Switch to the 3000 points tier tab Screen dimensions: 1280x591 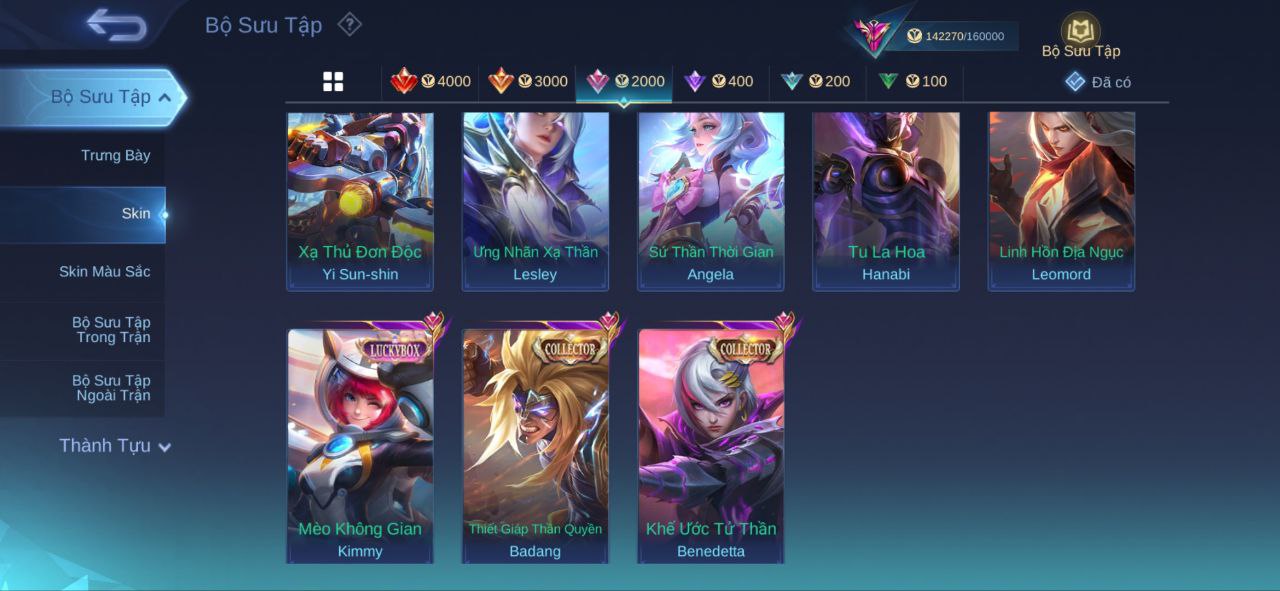pos(528,82)
